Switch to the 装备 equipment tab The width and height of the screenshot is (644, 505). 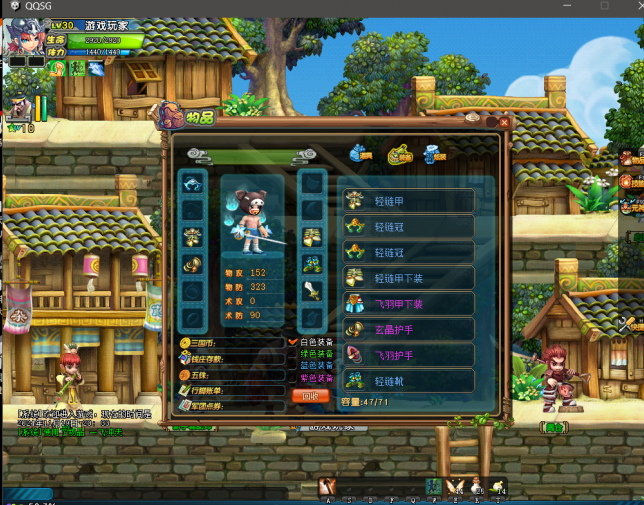[x=399, y=152]
